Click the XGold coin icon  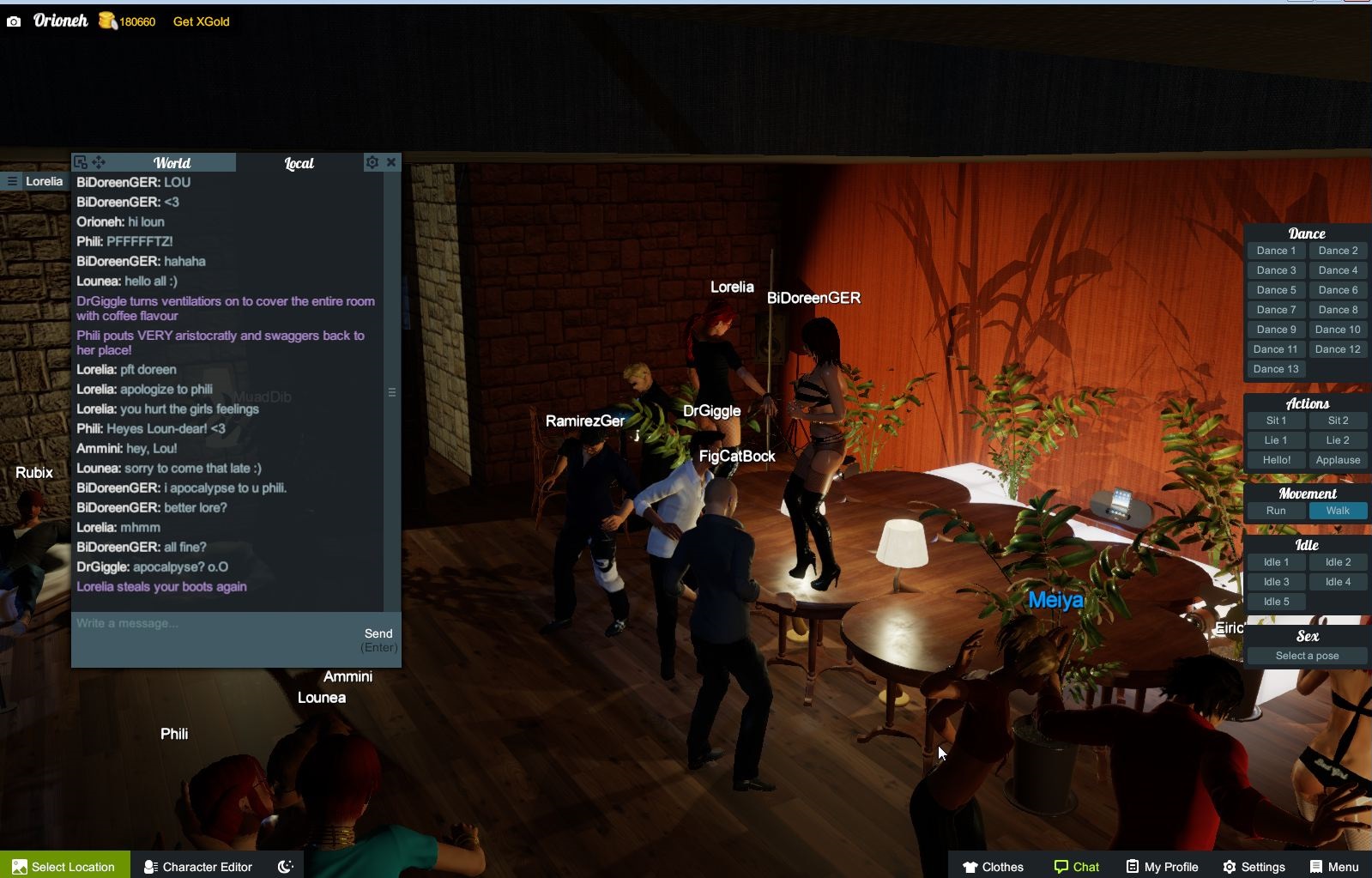[106, 21]
